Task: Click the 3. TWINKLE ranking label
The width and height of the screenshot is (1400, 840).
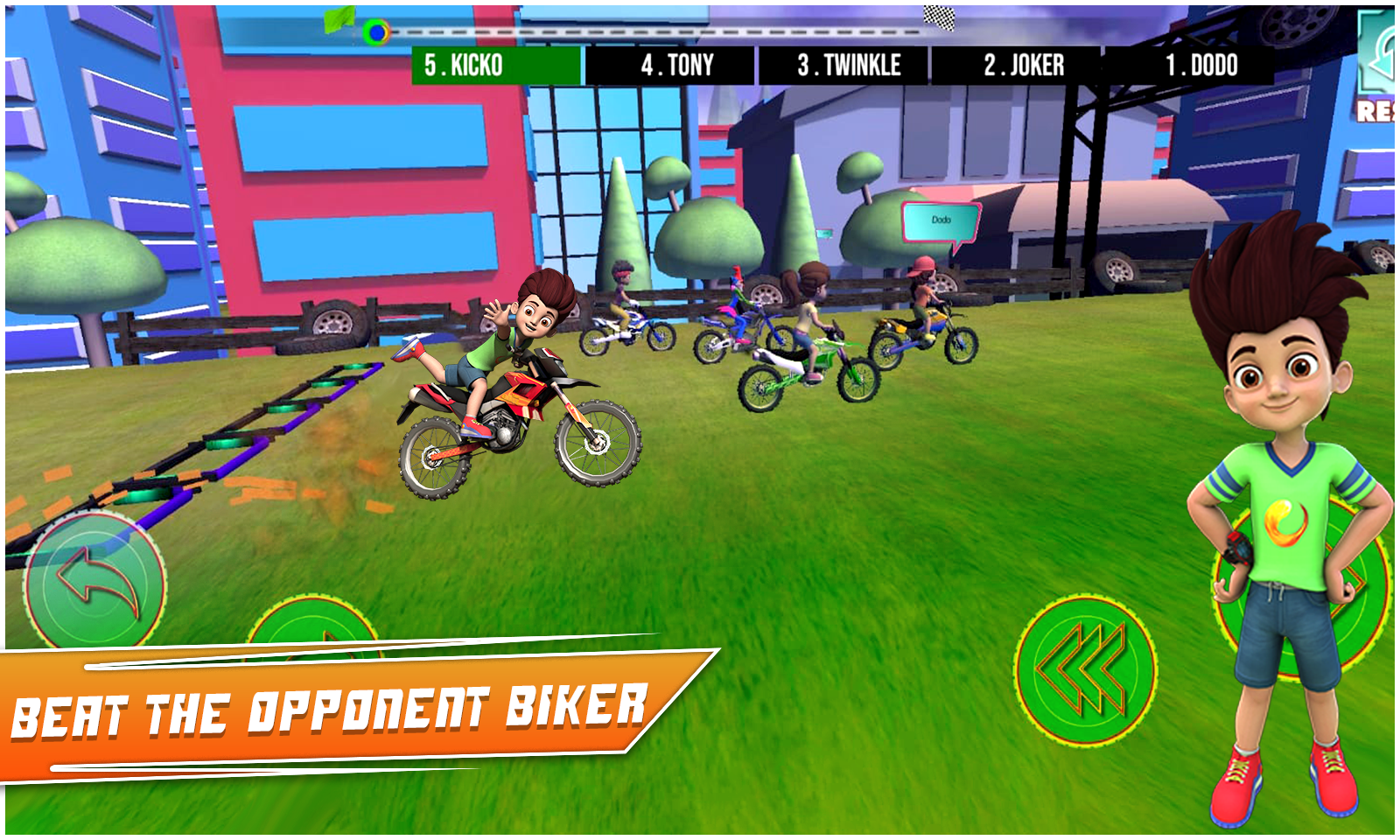Action: point(849,61)
